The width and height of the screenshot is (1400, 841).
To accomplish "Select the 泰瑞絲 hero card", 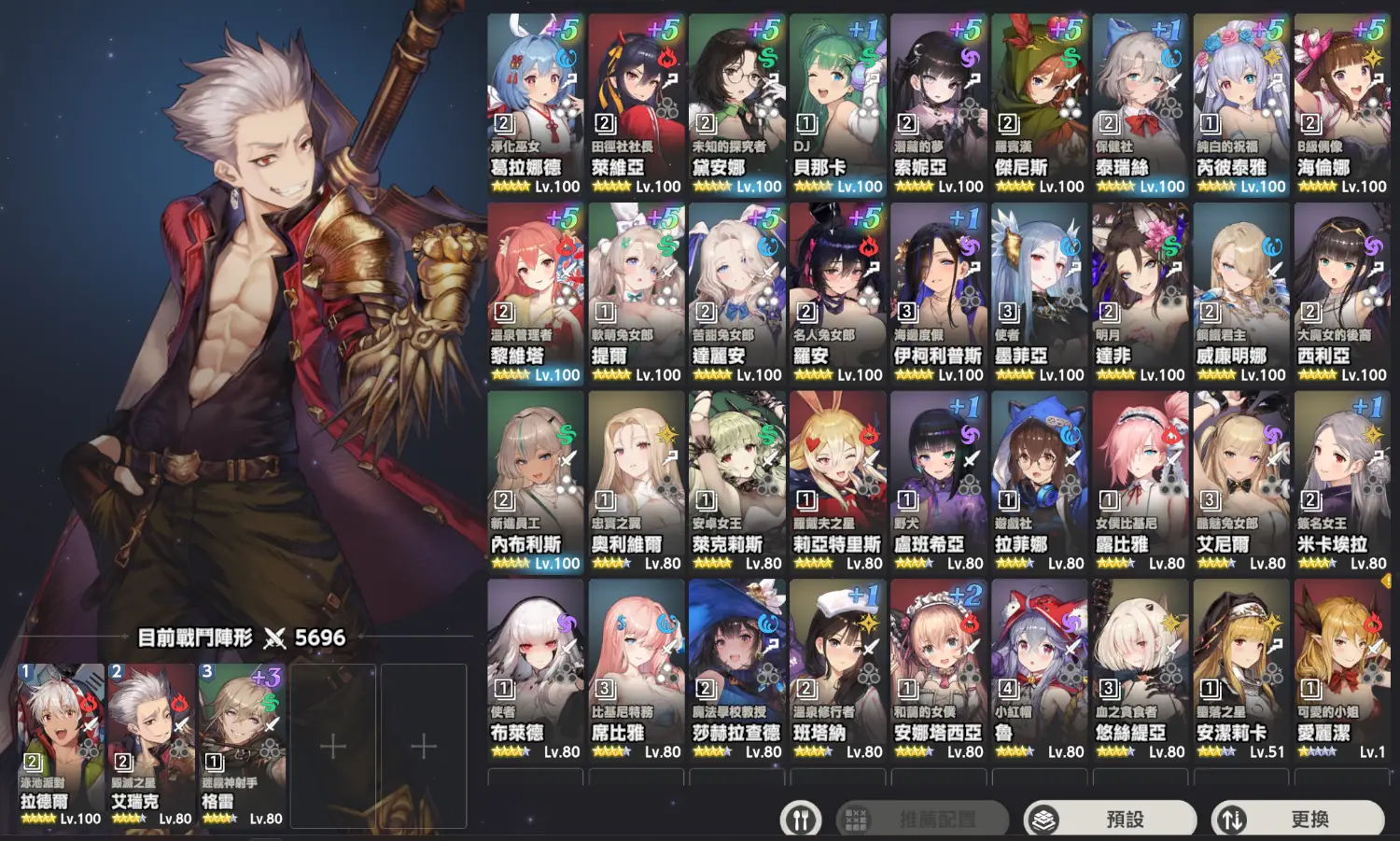I will [1140, 103].
